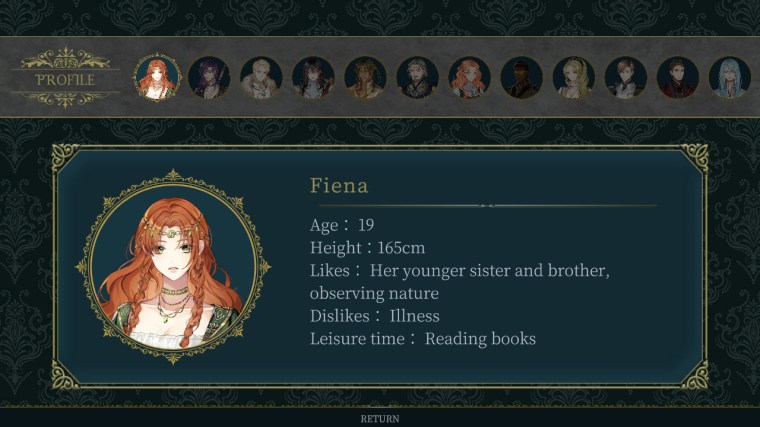
Task: View the long blonde-haired woman's profile
Action: 573,77
